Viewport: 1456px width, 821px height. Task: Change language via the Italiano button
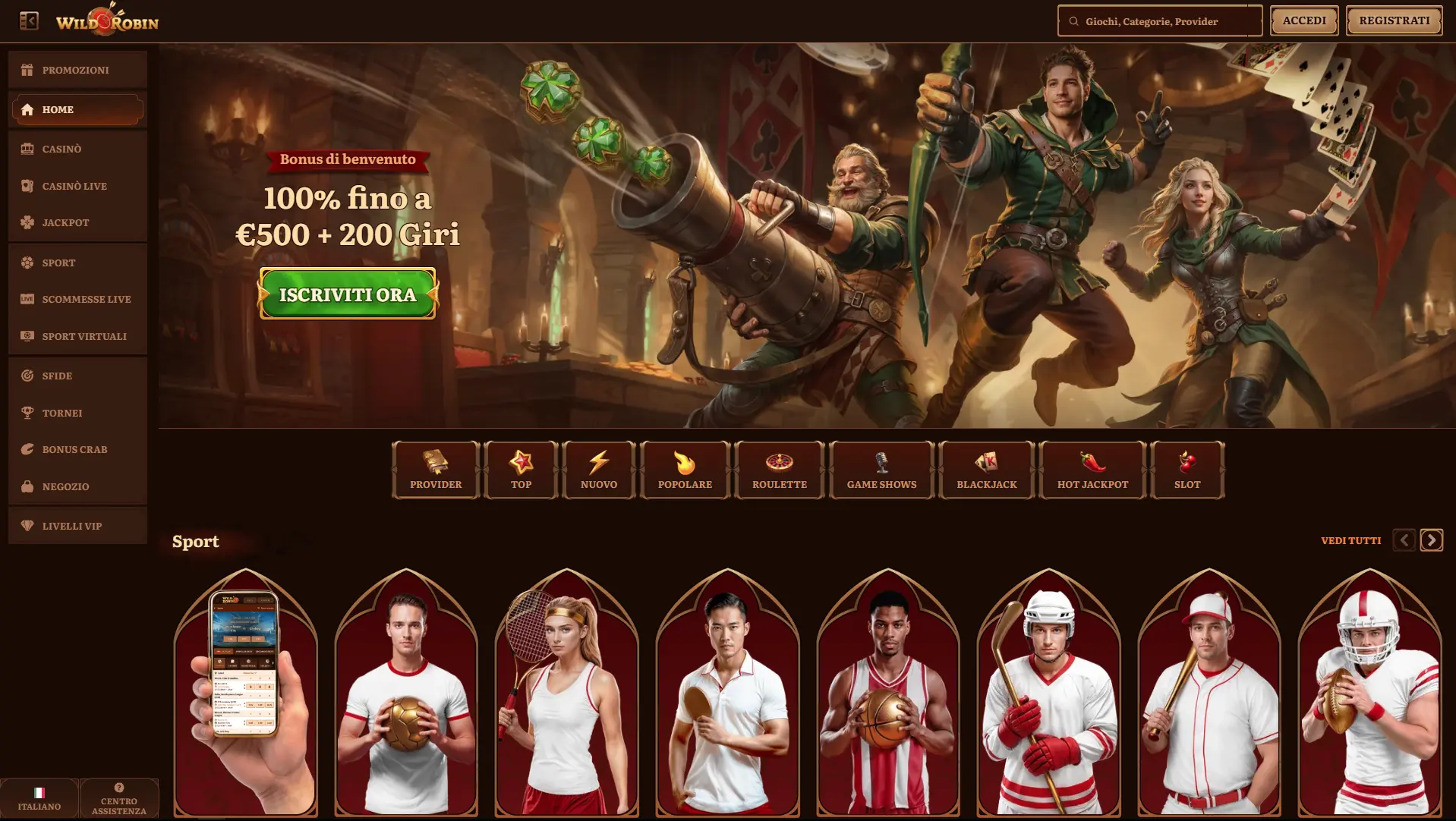pos(39,798)
